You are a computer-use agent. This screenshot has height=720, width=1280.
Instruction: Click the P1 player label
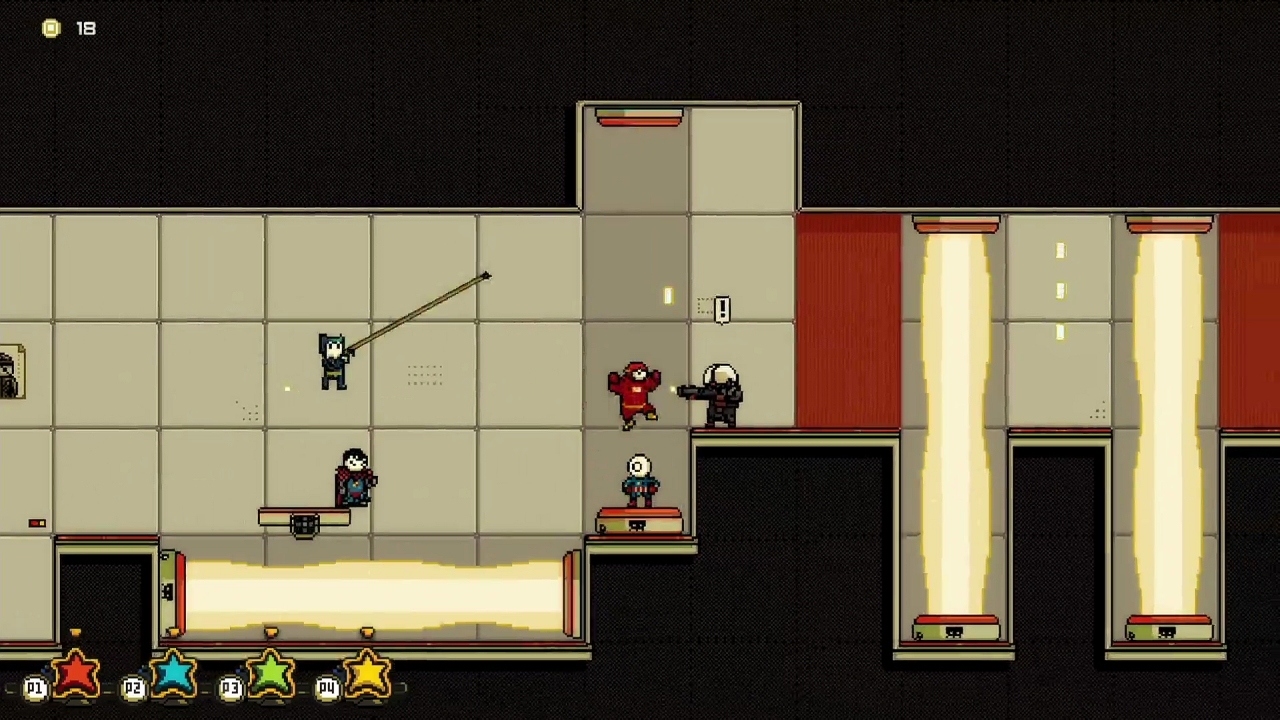34,687
